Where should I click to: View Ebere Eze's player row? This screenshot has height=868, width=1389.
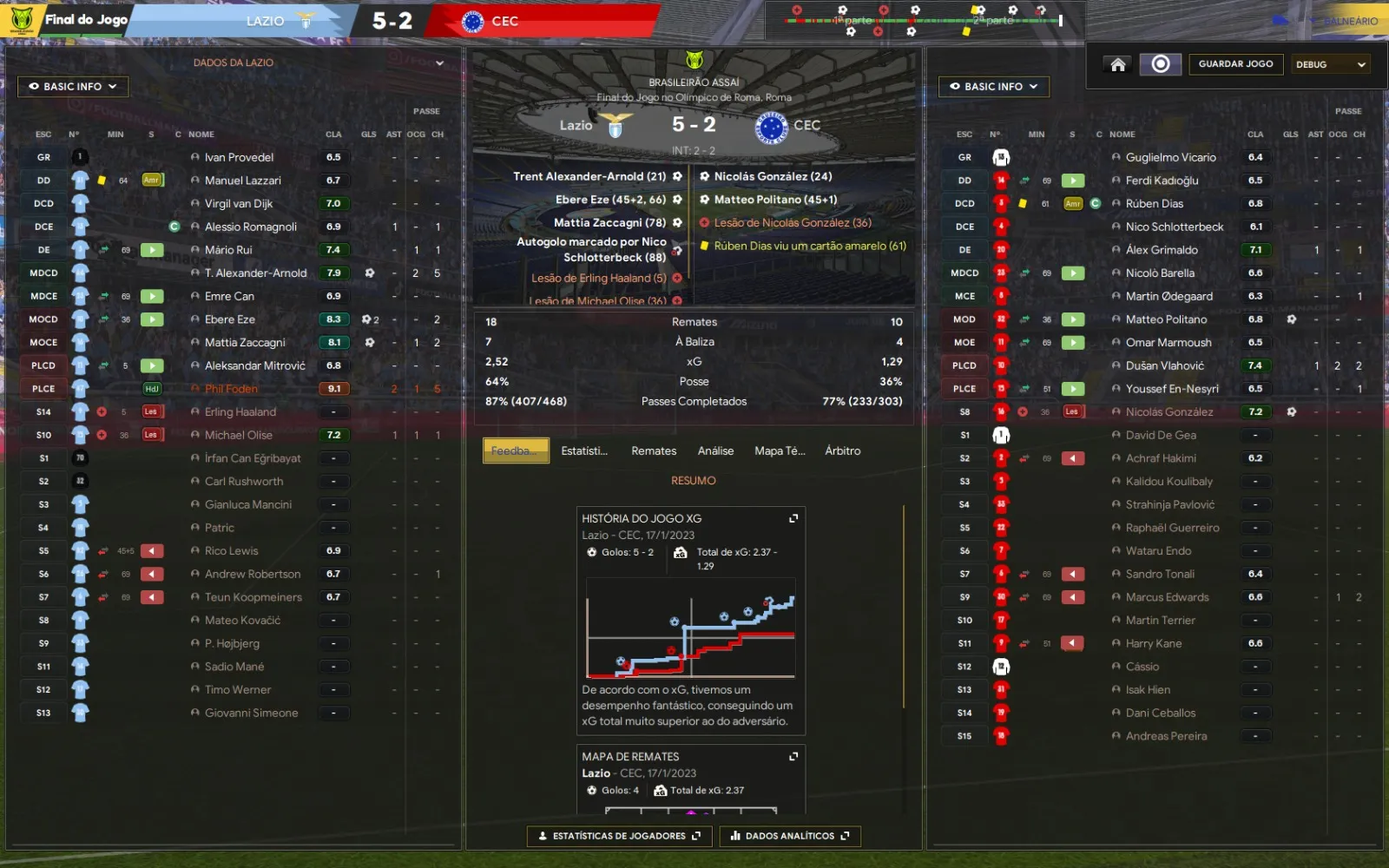pyautogui.click(x=230, y=319)
